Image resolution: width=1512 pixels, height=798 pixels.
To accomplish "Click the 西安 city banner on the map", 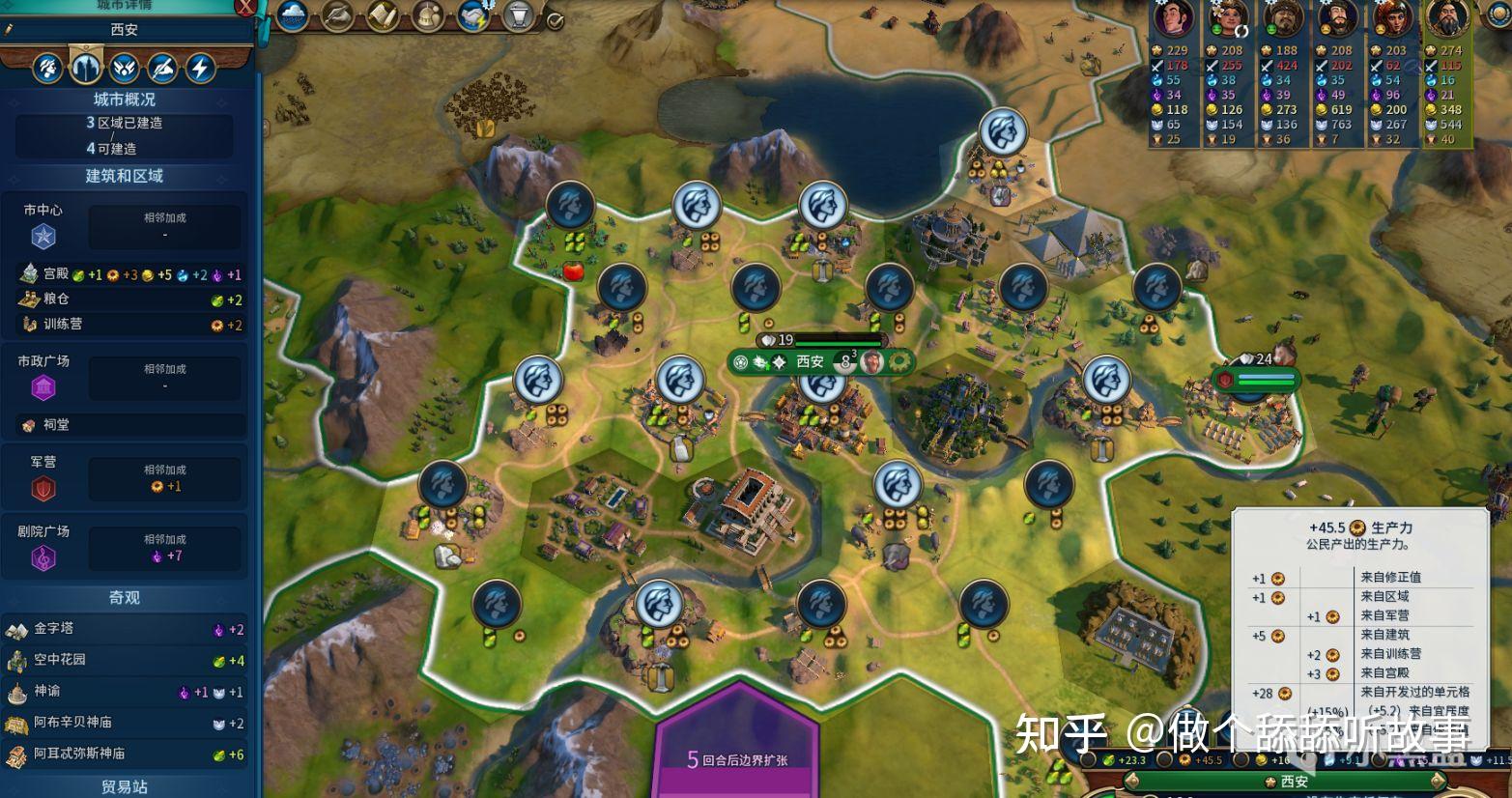I will pos(810,362).
